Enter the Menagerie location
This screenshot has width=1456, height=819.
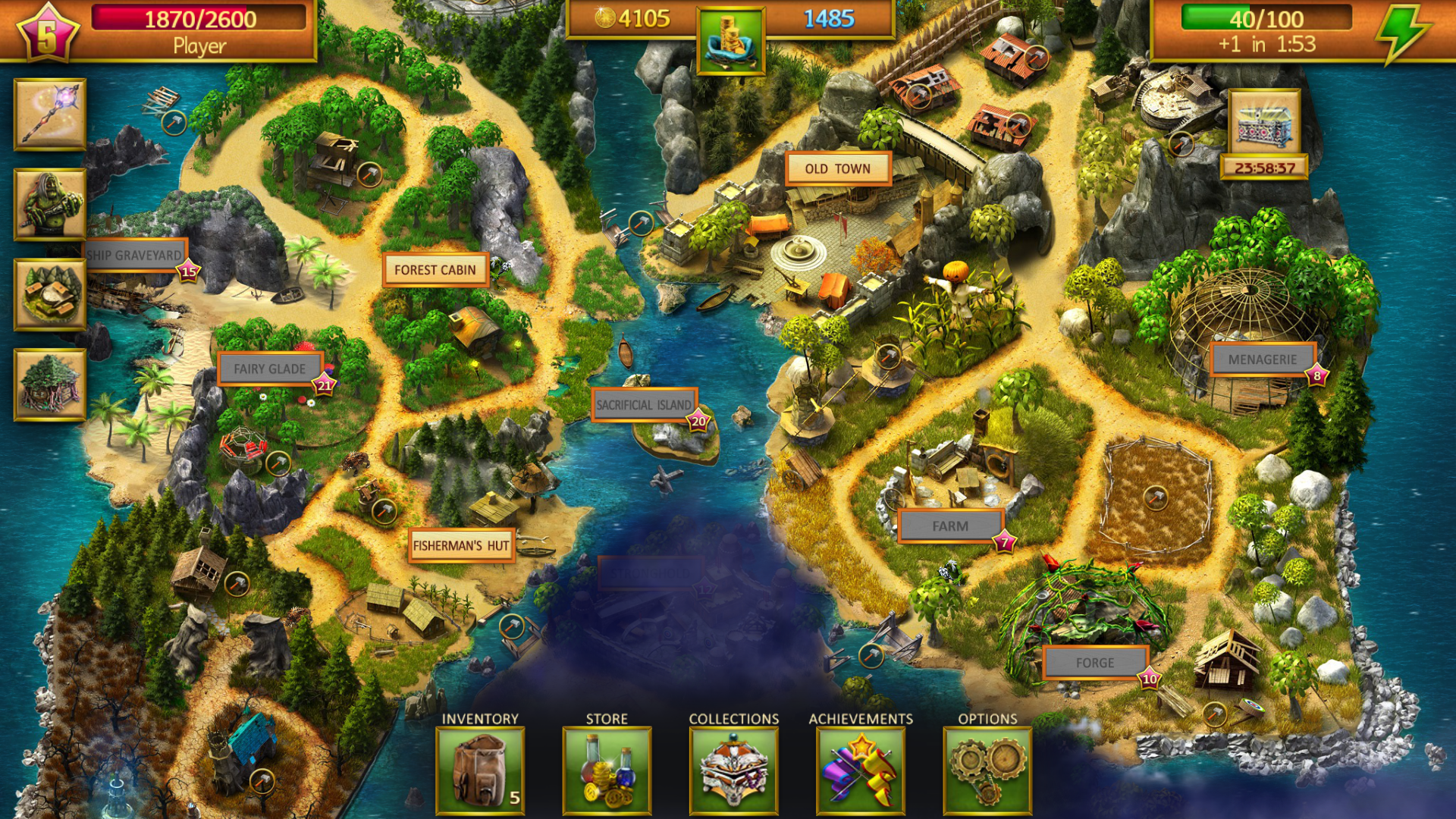coord(1264,360)
